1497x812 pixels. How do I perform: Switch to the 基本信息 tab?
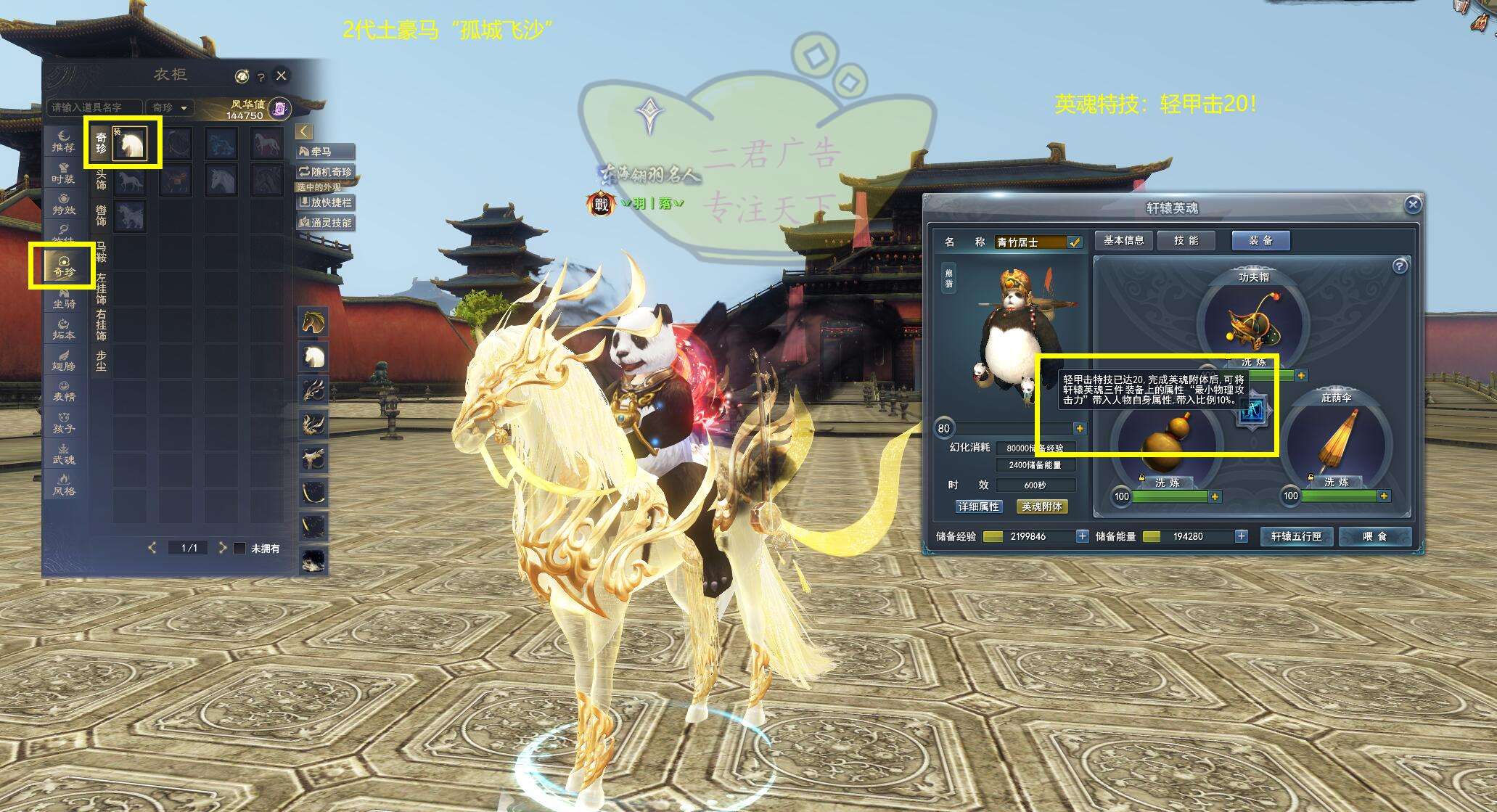pyautogui.click(x=1123, y=240)
